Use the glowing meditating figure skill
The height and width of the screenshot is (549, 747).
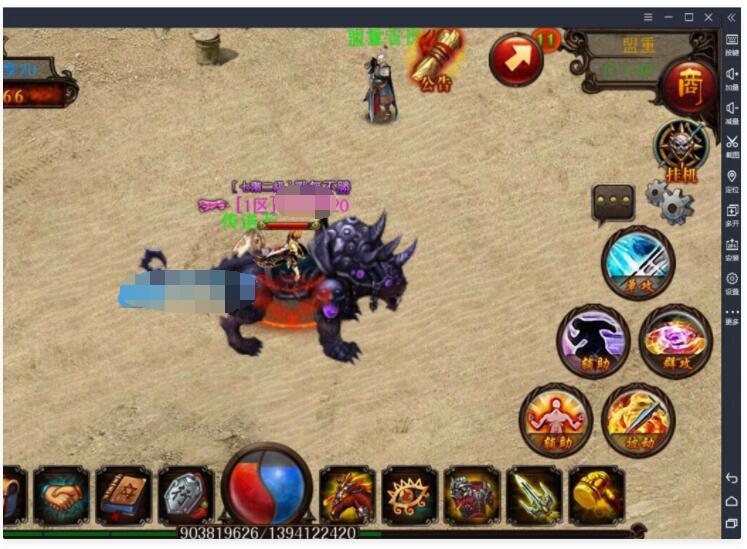(555, 419)
